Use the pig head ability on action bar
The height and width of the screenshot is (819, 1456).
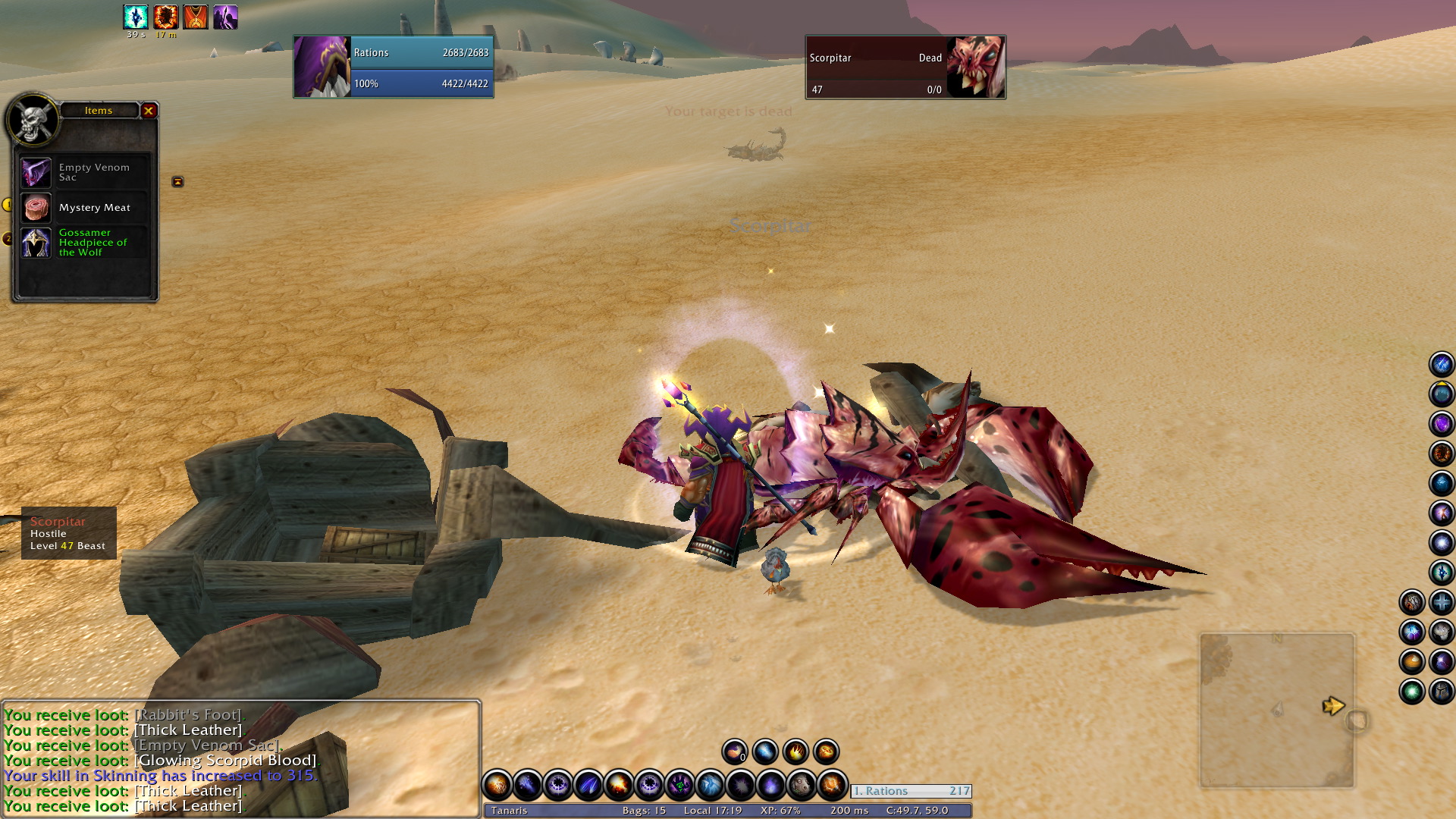[801, 786]
